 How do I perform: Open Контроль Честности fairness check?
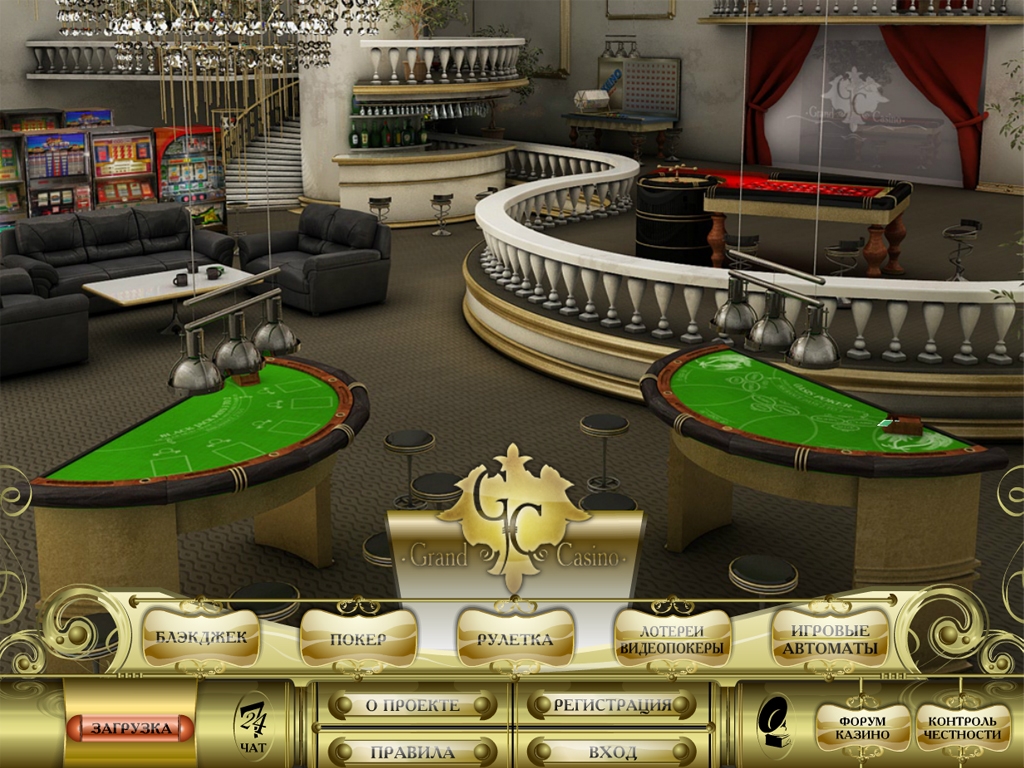[x=963, y=727]
